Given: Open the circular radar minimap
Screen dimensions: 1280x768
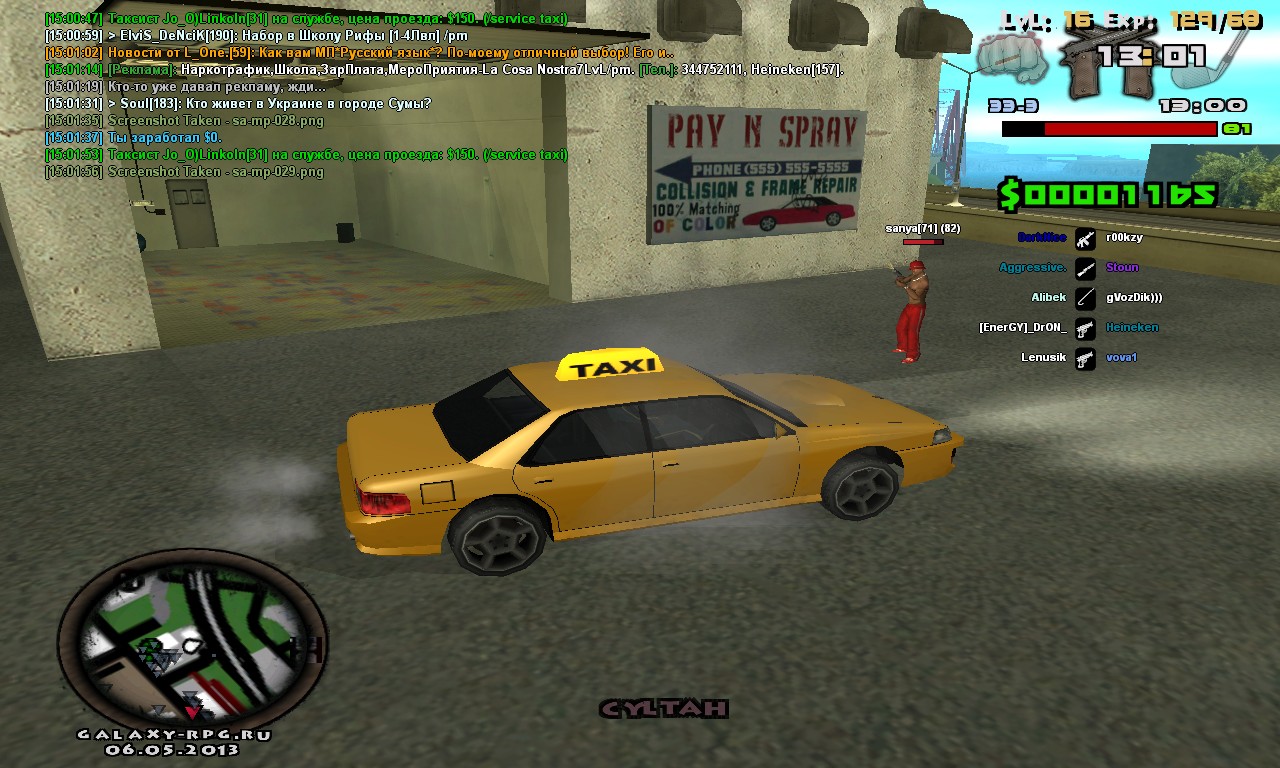Looking at the screenshot, I should pyautogui.click(x=192, y=640).
